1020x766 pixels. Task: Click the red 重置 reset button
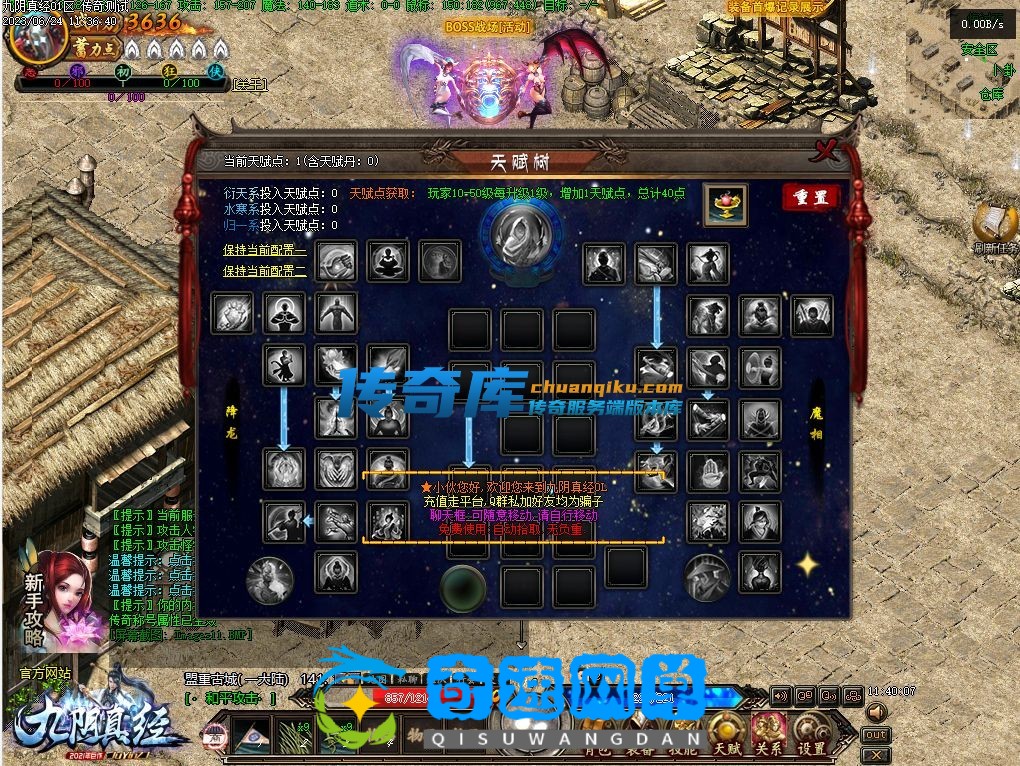click(x=810, y=197)
